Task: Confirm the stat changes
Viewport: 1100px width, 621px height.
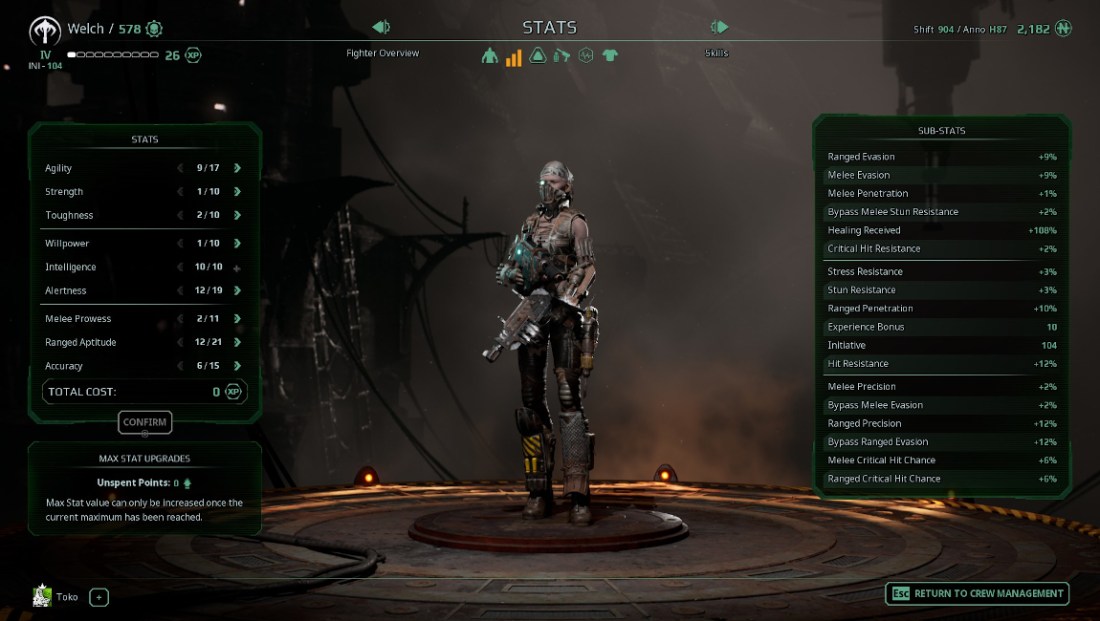Action: point(145,422)
